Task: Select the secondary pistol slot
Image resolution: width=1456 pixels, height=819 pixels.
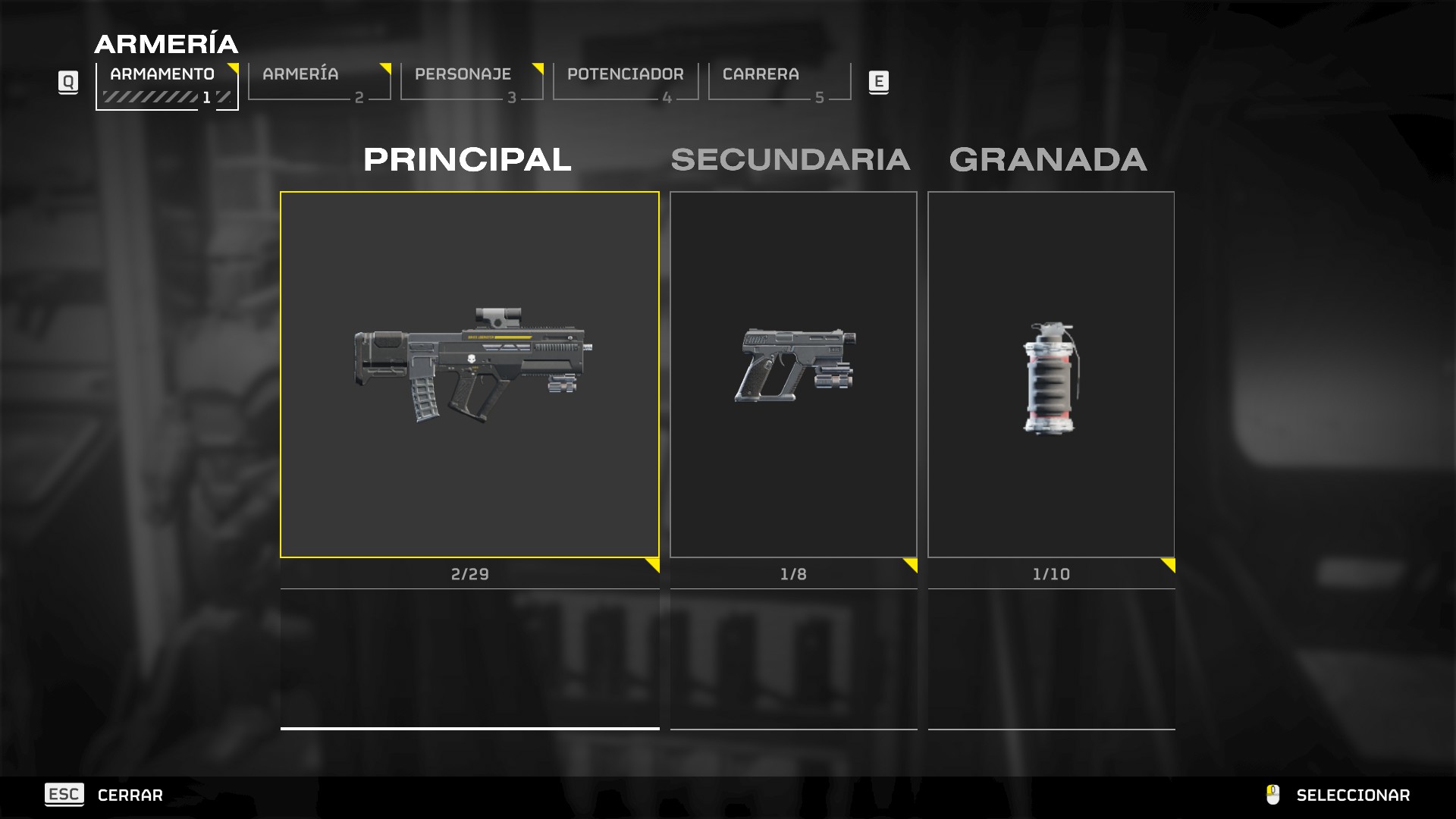Action: pyautogui.click(x=793, y=375)
